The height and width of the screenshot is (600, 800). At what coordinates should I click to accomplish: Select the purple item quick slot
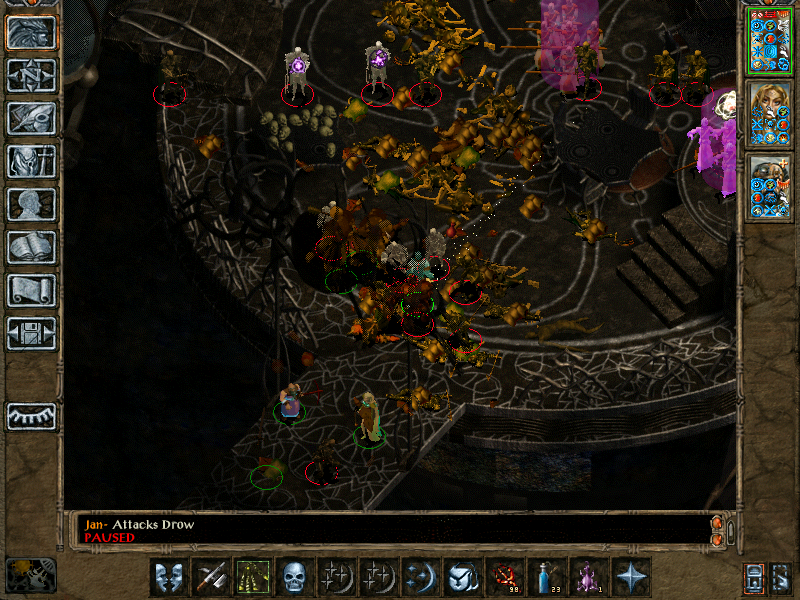pos(588,577)
